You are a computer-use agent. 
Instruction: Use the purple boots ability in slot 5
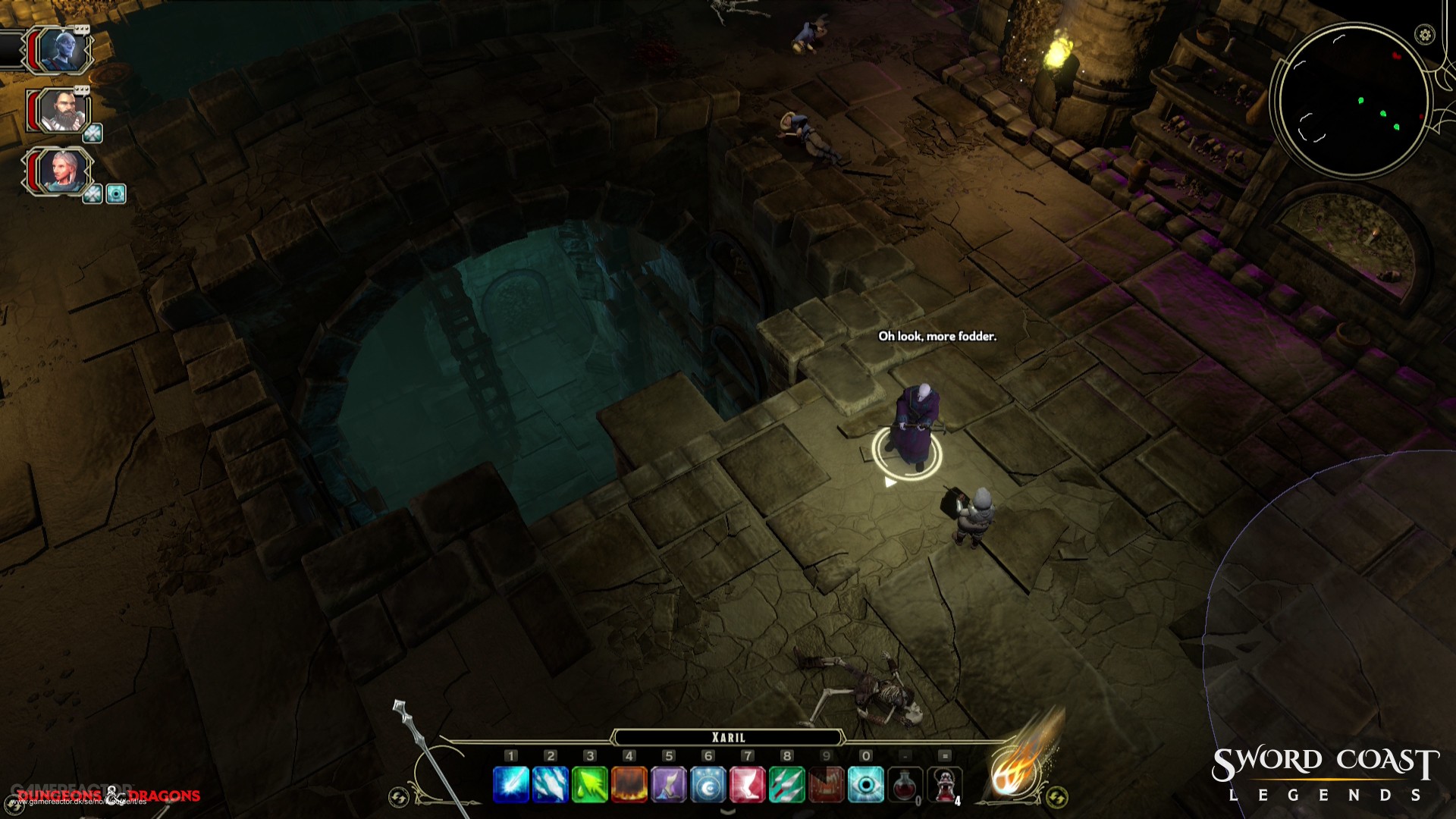(x=670, y=784)
